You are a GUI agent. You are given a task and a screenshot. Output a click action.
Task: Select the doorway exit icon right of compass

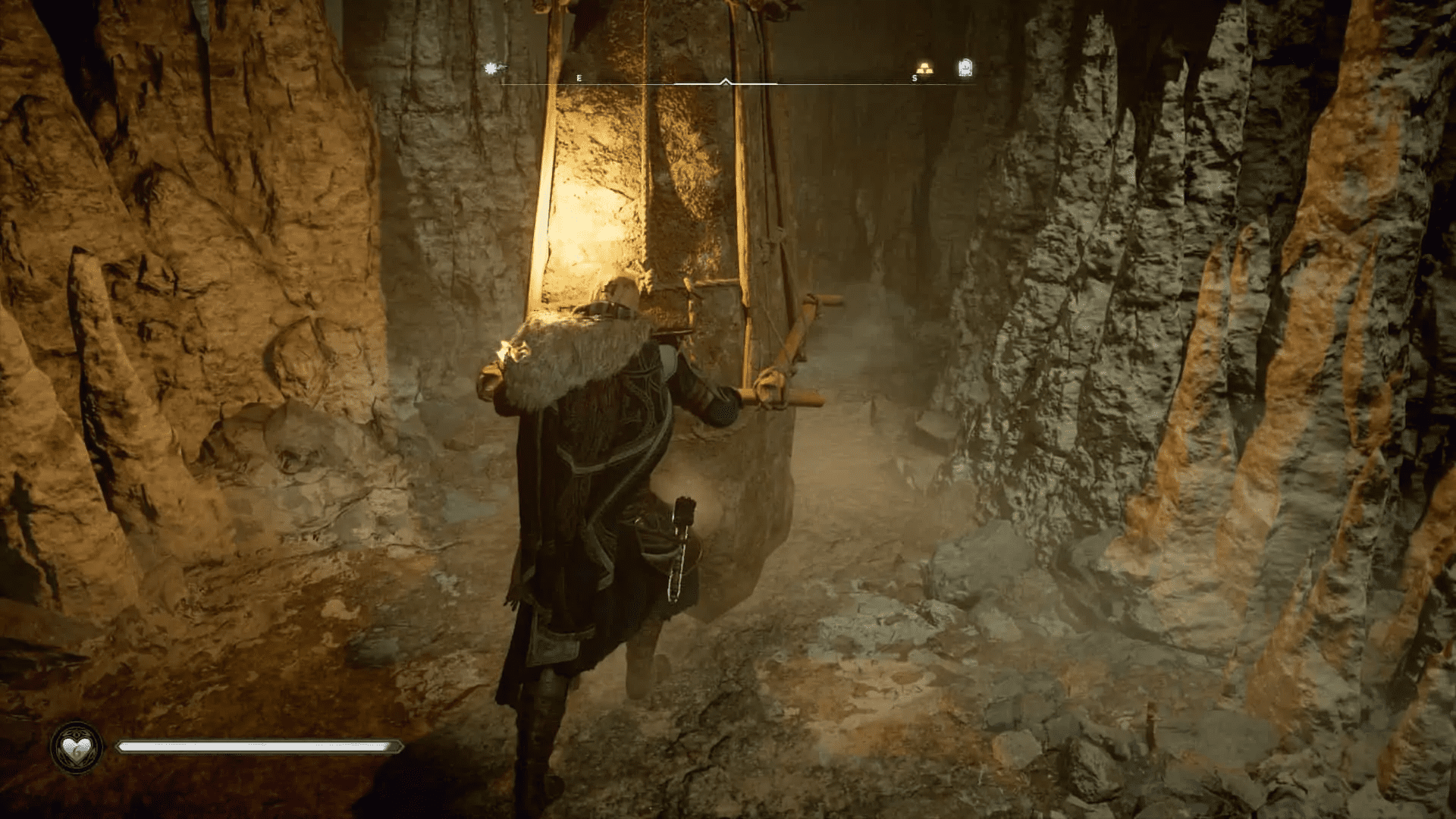click(x=965, y=68)
